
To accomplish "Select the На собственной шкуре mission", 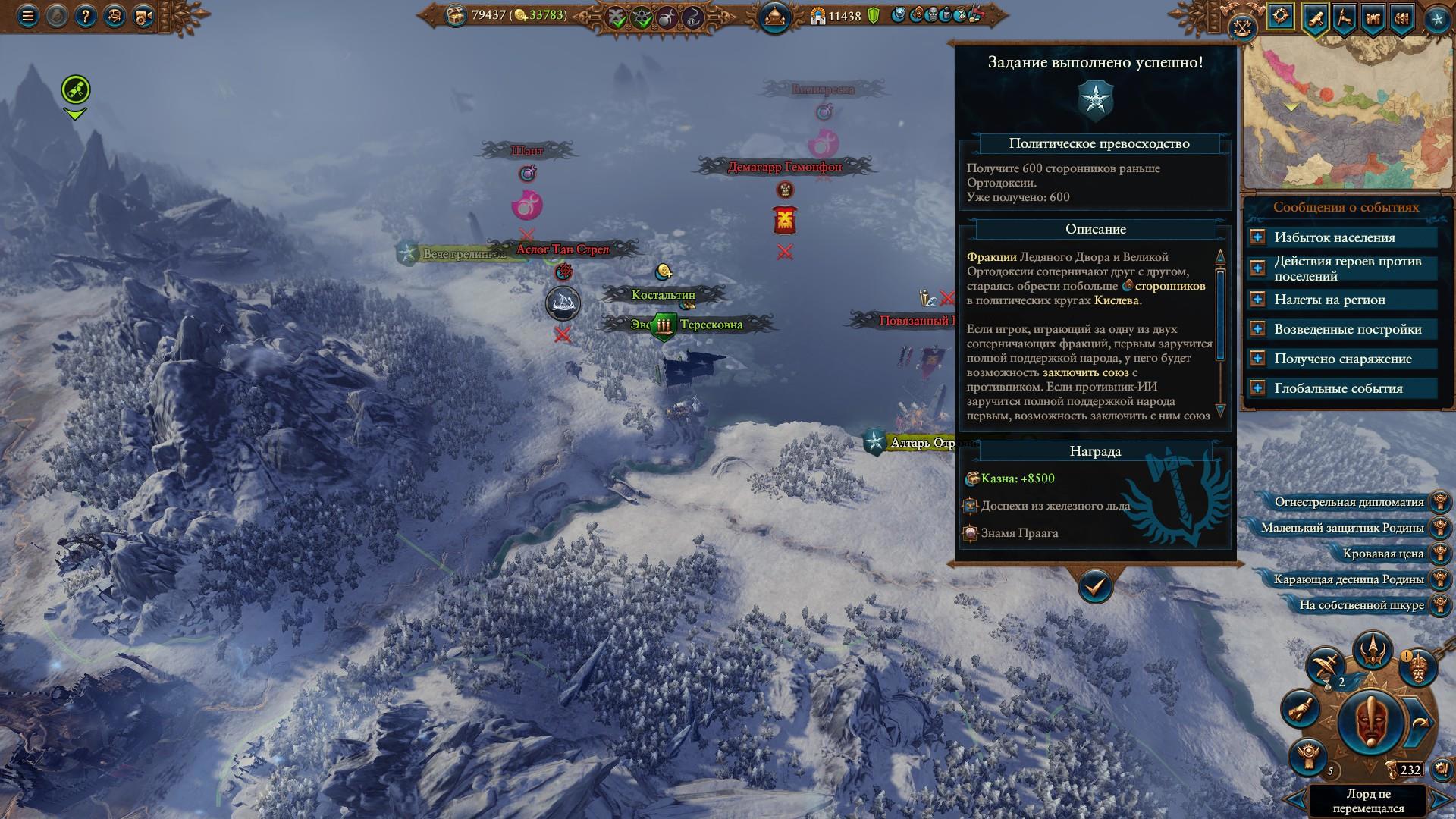I will click(1360, 605).
